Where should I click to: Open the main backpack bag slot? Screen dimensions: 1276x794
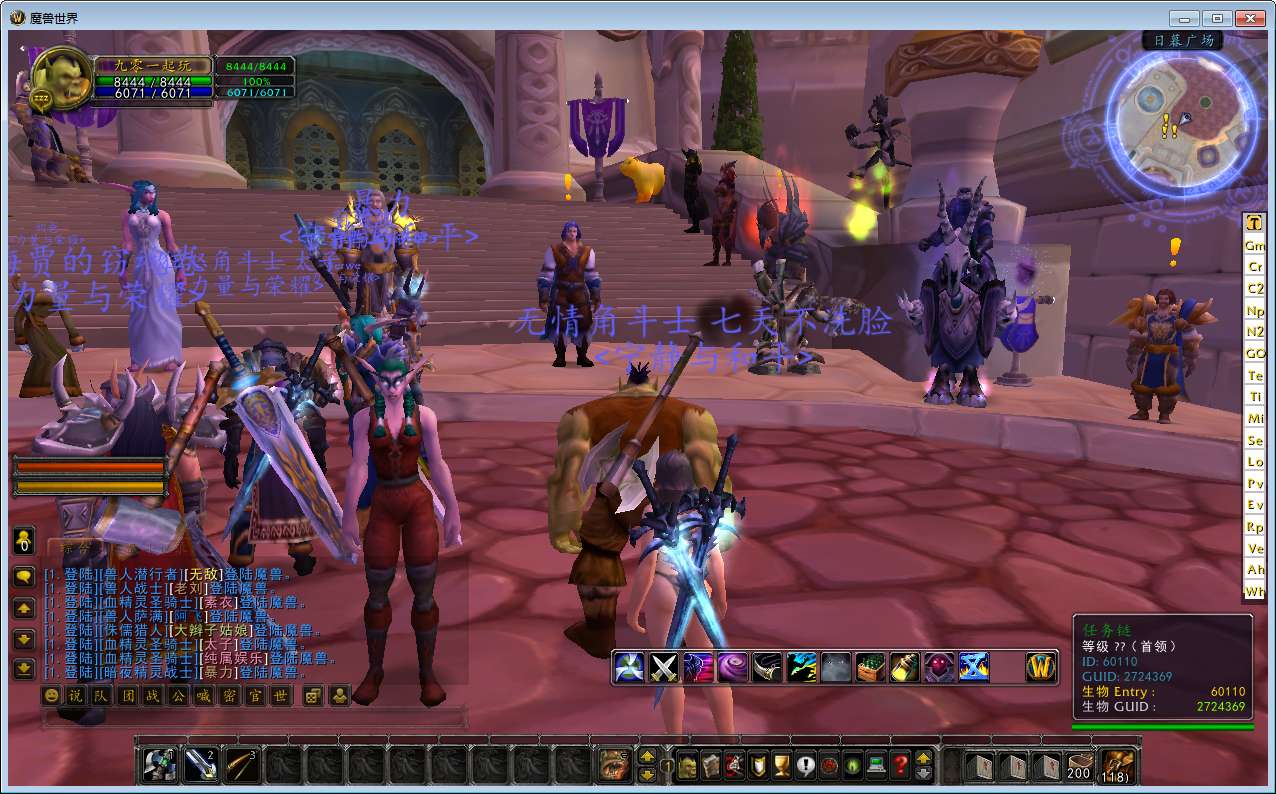1117,766
